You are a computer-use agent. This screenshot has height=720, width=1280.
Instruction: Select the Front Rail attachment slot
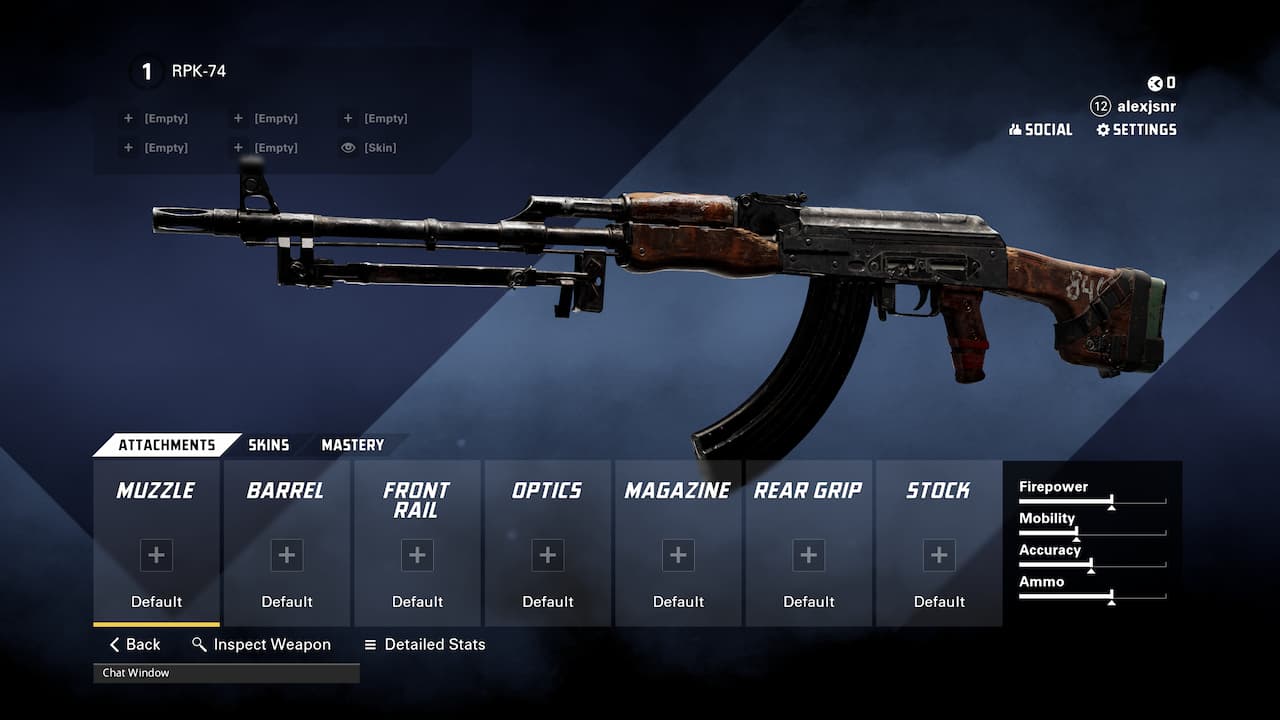click(417, 543)
